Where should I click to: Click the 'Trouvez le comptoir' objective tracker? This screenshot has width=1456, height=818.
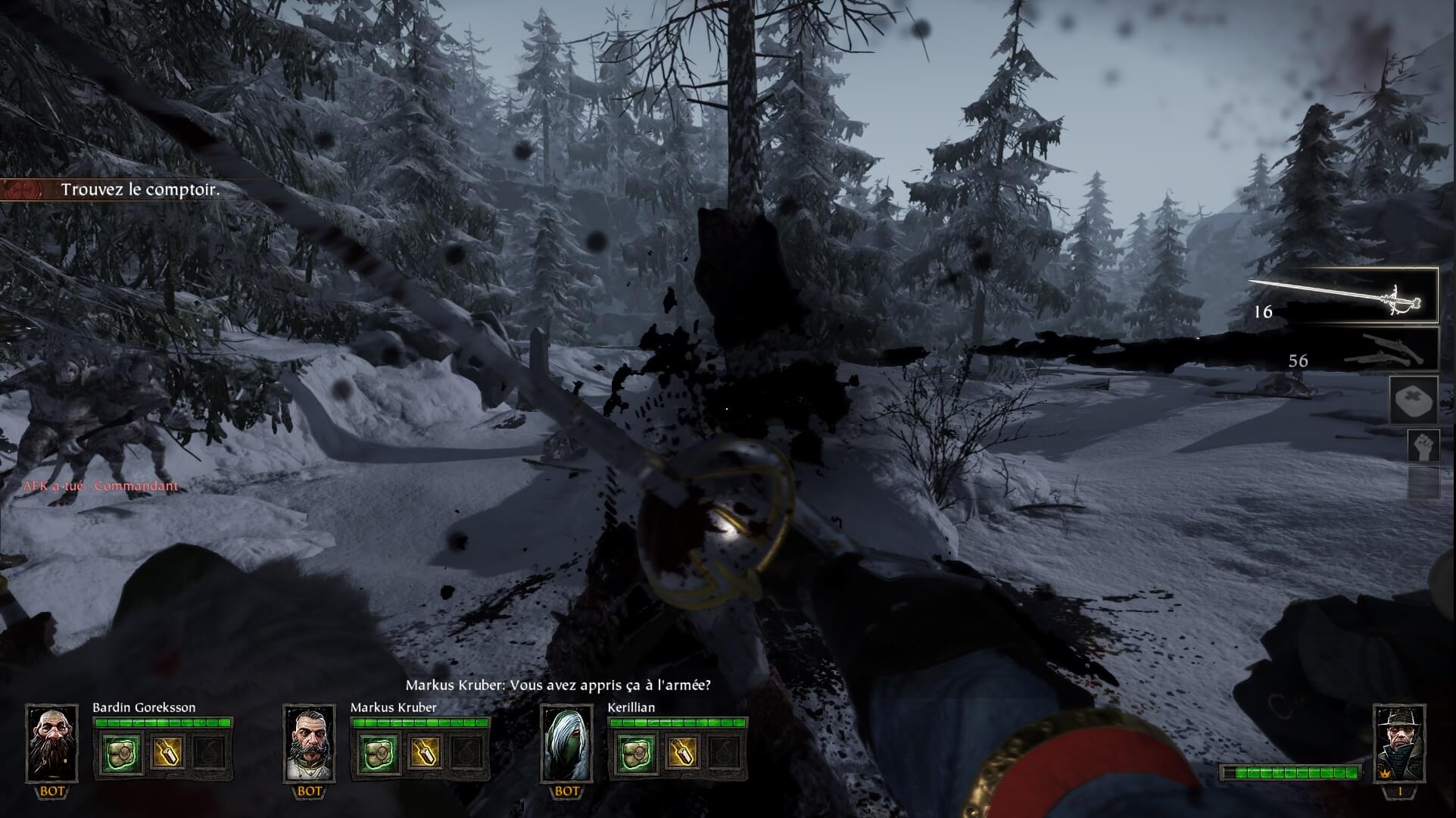click(x=140, y=189)
